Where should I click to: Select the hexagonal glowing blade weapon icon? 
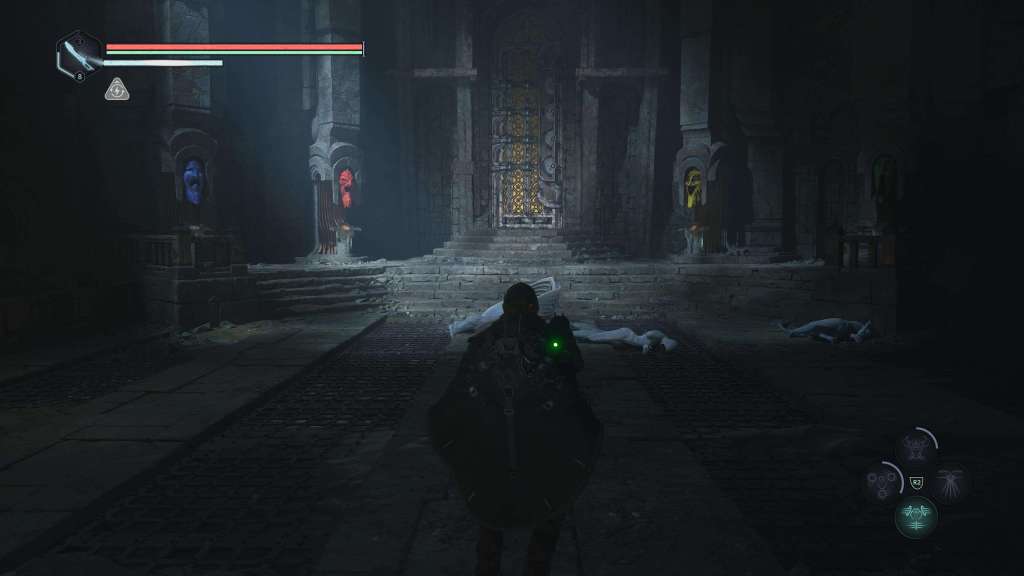tap(79, 53)
